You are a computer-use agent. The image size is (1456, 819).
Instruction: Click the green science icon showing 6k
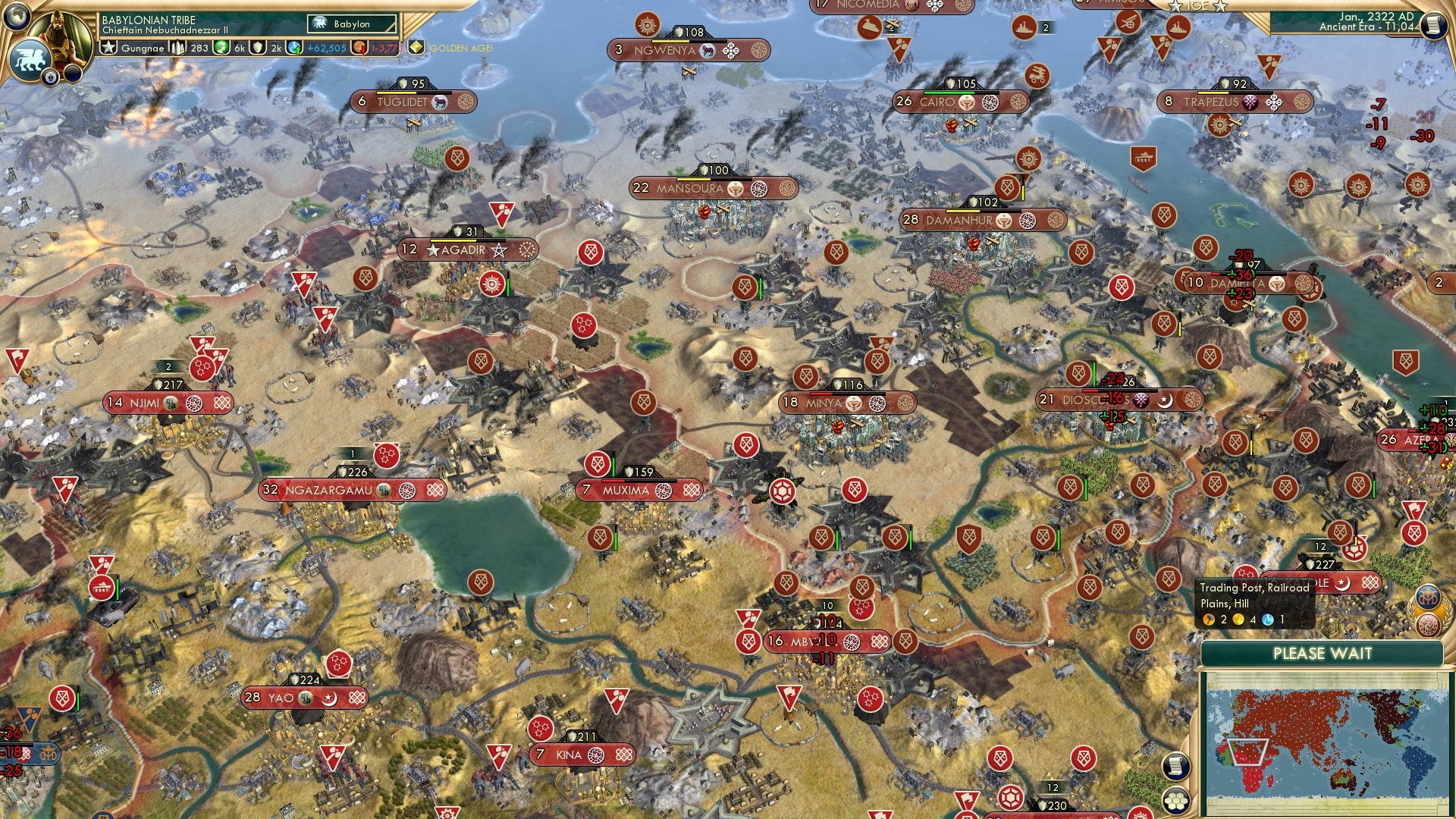coord(220,46)
